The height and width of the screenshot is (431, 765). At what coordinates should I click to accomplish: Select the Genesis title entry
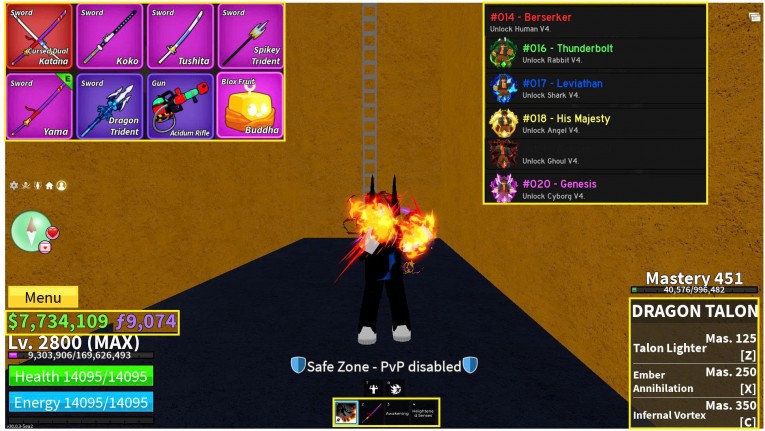[595, 188]
